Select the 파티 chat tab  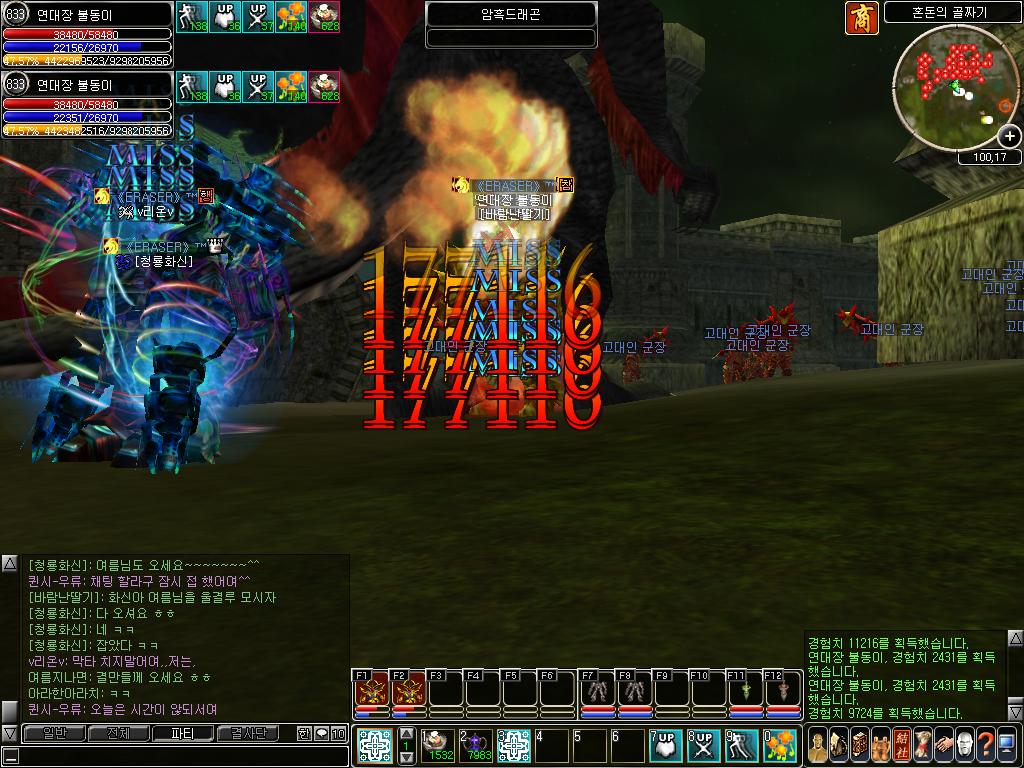(x=182, y=733)
